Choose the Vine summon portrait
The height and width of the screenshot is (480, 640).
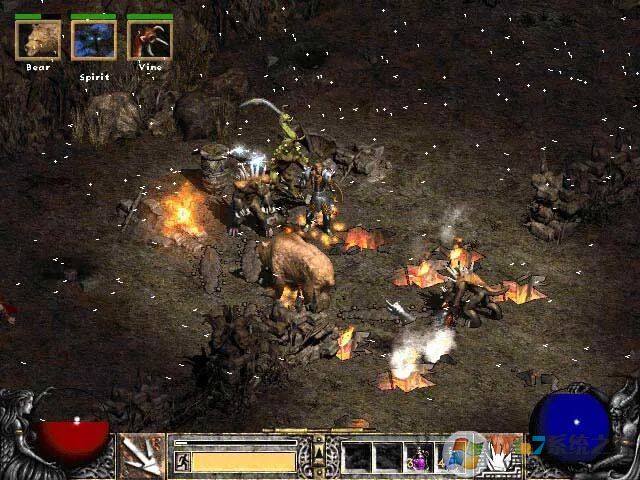(150, 40)
